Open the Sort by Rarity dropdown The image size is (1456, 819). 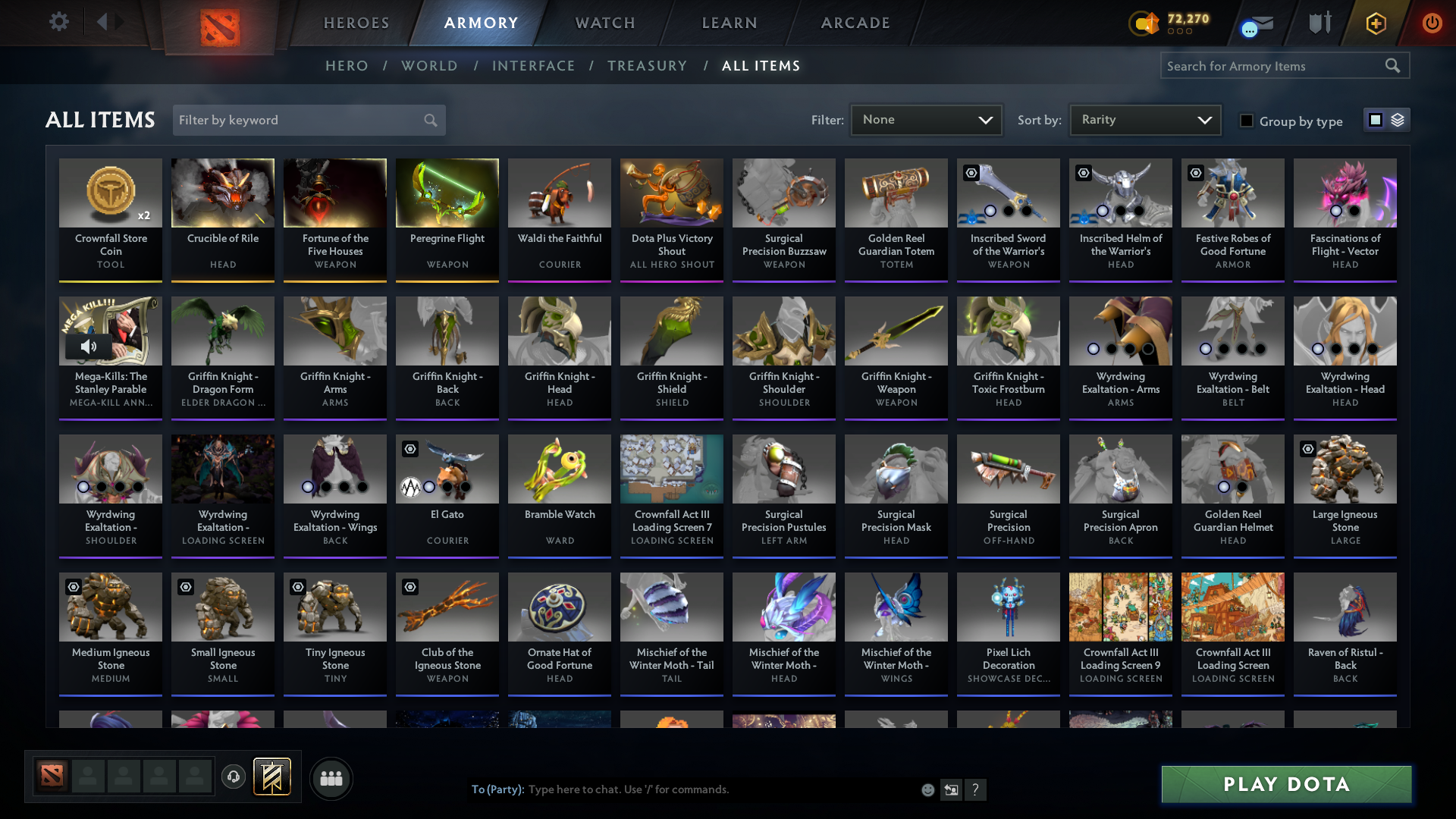[1145, 120]
